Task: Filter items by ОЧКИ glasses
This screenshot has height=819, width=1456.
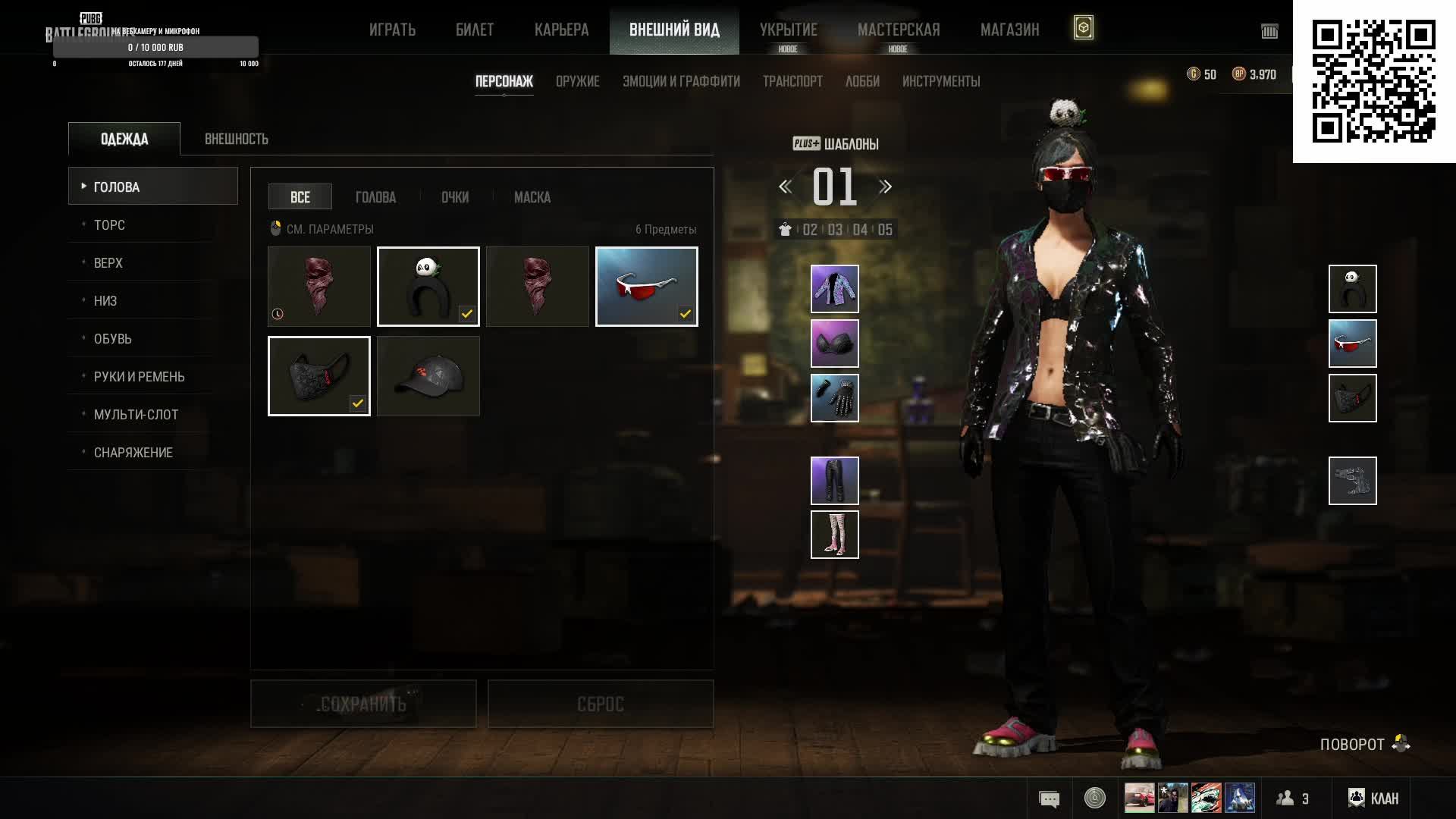Action: tap(455, 197)
